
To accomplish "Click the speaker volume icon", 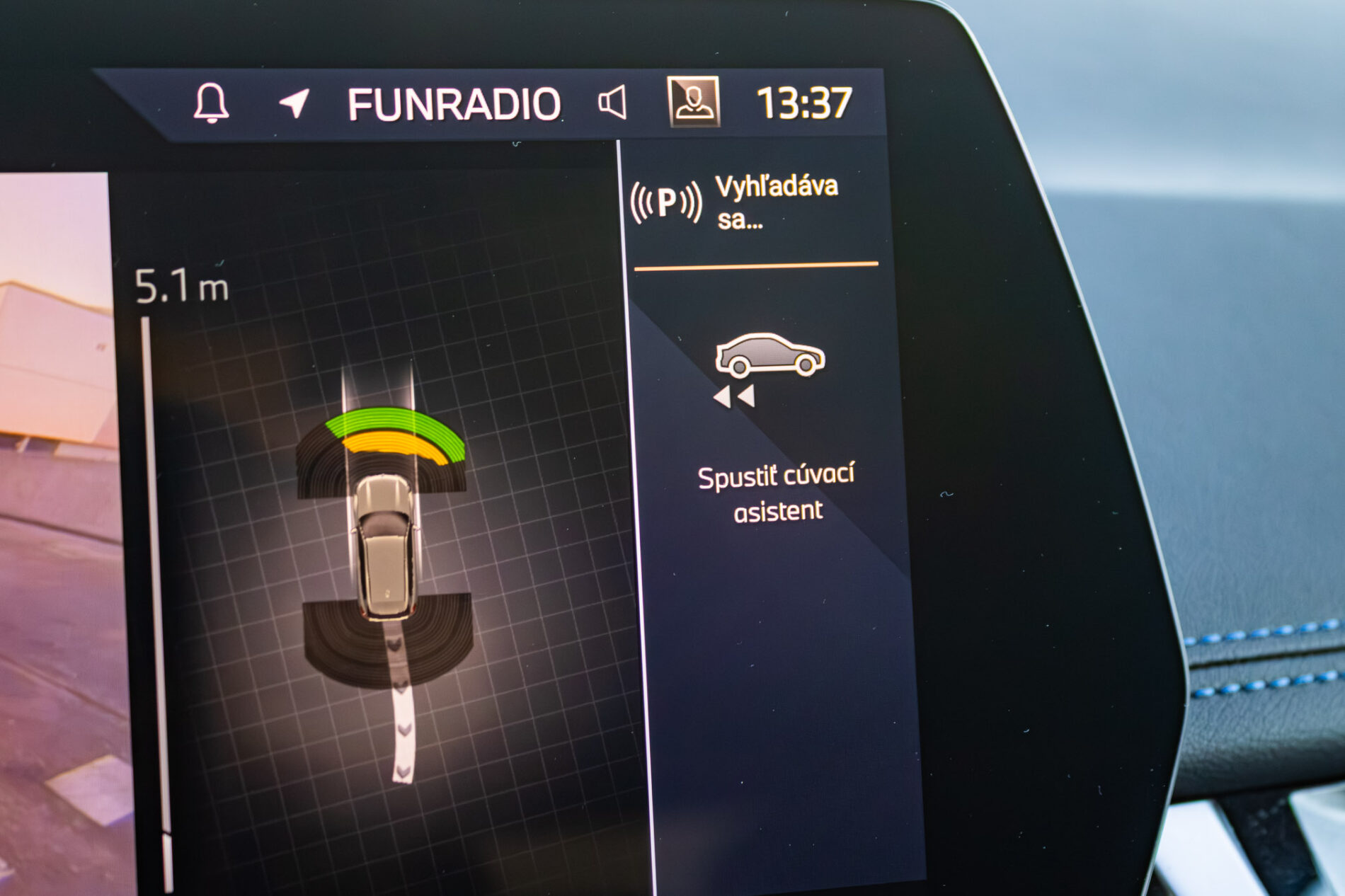I will 612,103.
